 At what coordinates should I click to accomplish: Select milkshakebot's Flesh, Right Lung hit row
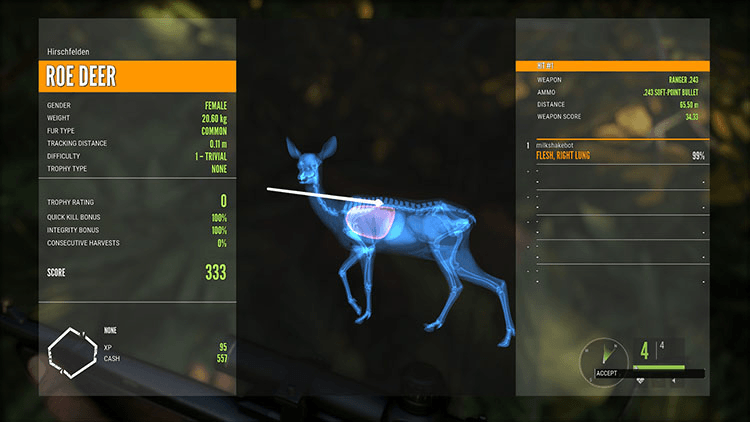tap(612, 152)
